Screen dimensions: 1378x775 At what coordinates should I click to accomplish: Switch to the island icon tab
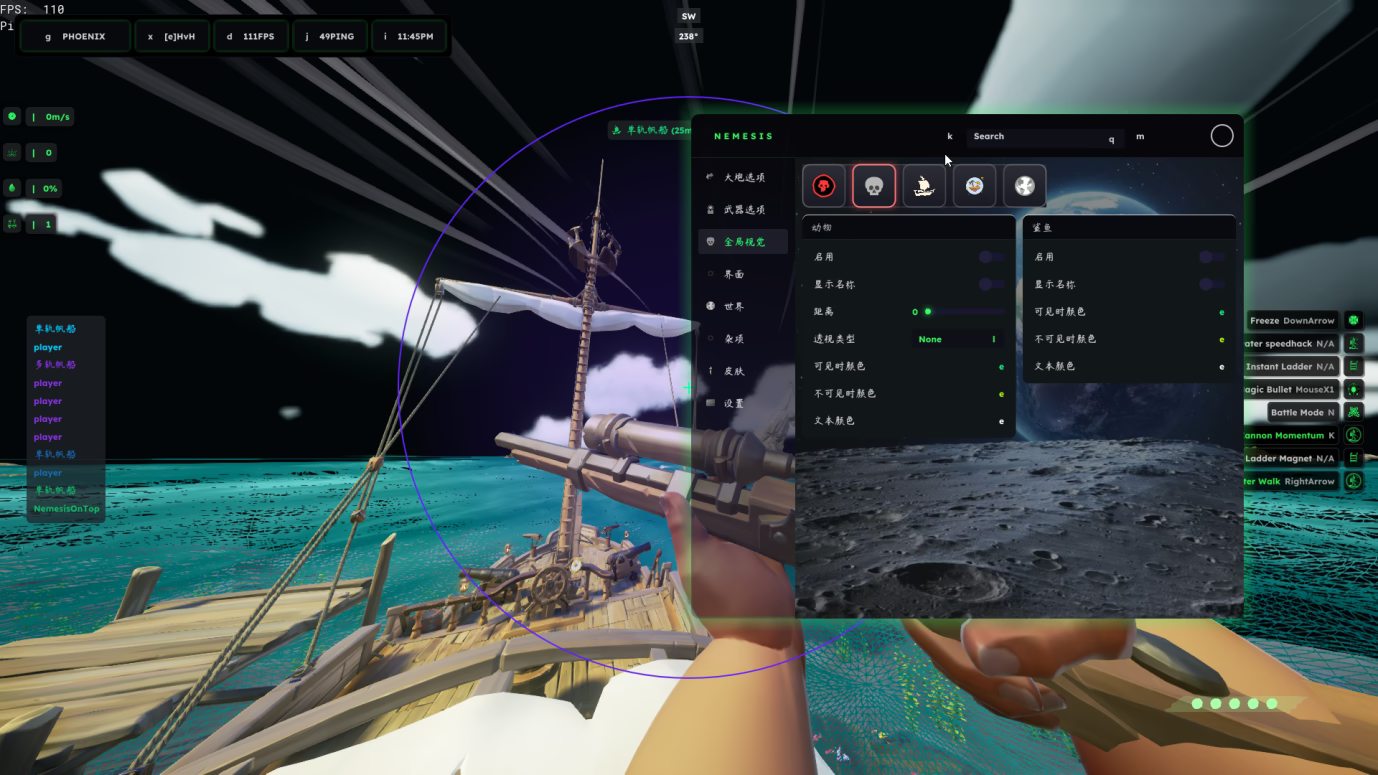pos(974,186)
